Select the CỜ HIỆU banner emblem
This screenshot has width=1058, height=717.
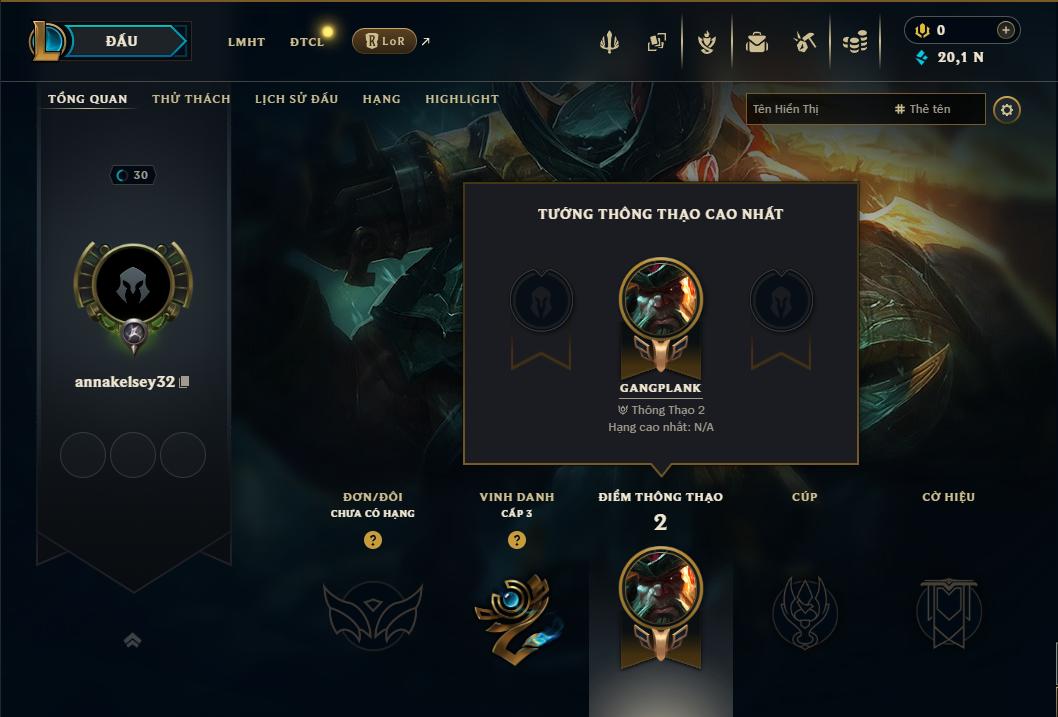(x=948, y=610)
